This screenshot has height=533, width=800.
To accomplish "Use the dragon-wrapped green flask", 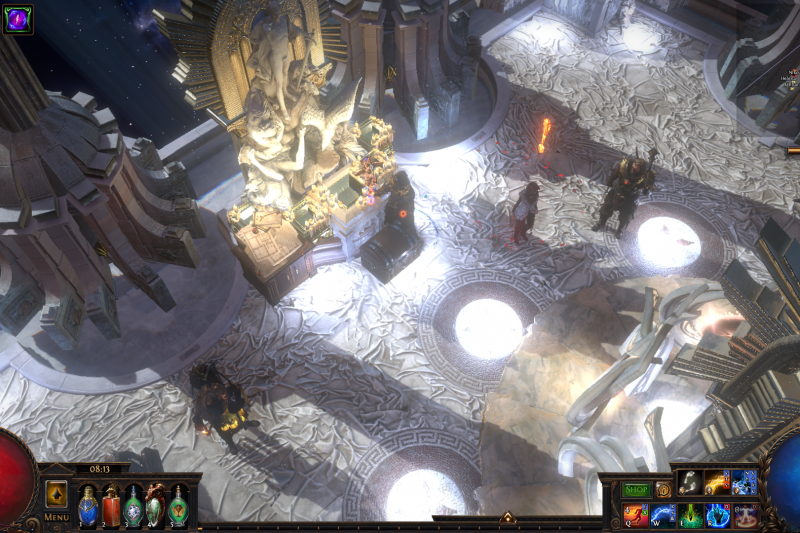I will [x=156, y=503].
